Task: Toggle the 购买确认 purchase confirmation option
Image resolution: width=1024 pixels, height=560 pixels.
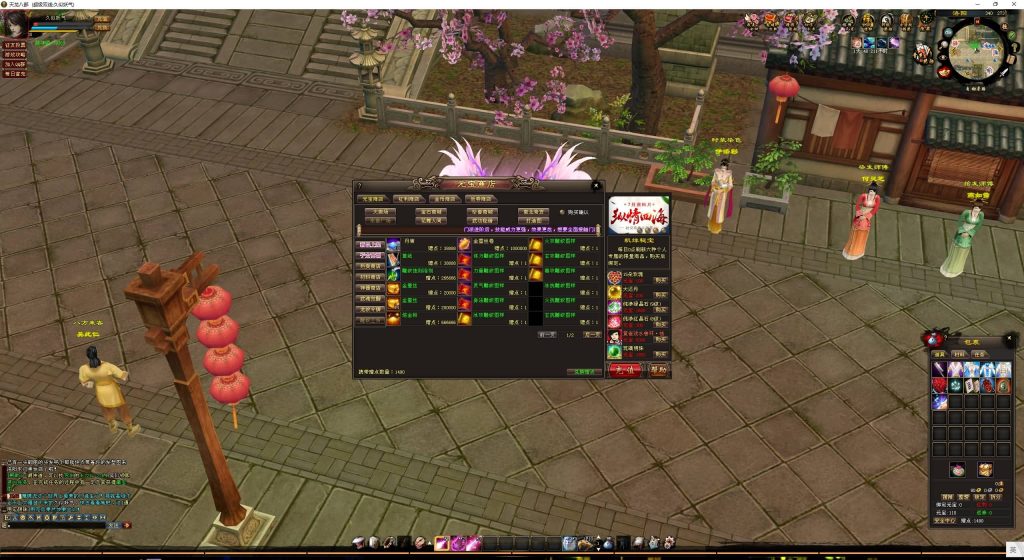Action: (x=562, y=212)
